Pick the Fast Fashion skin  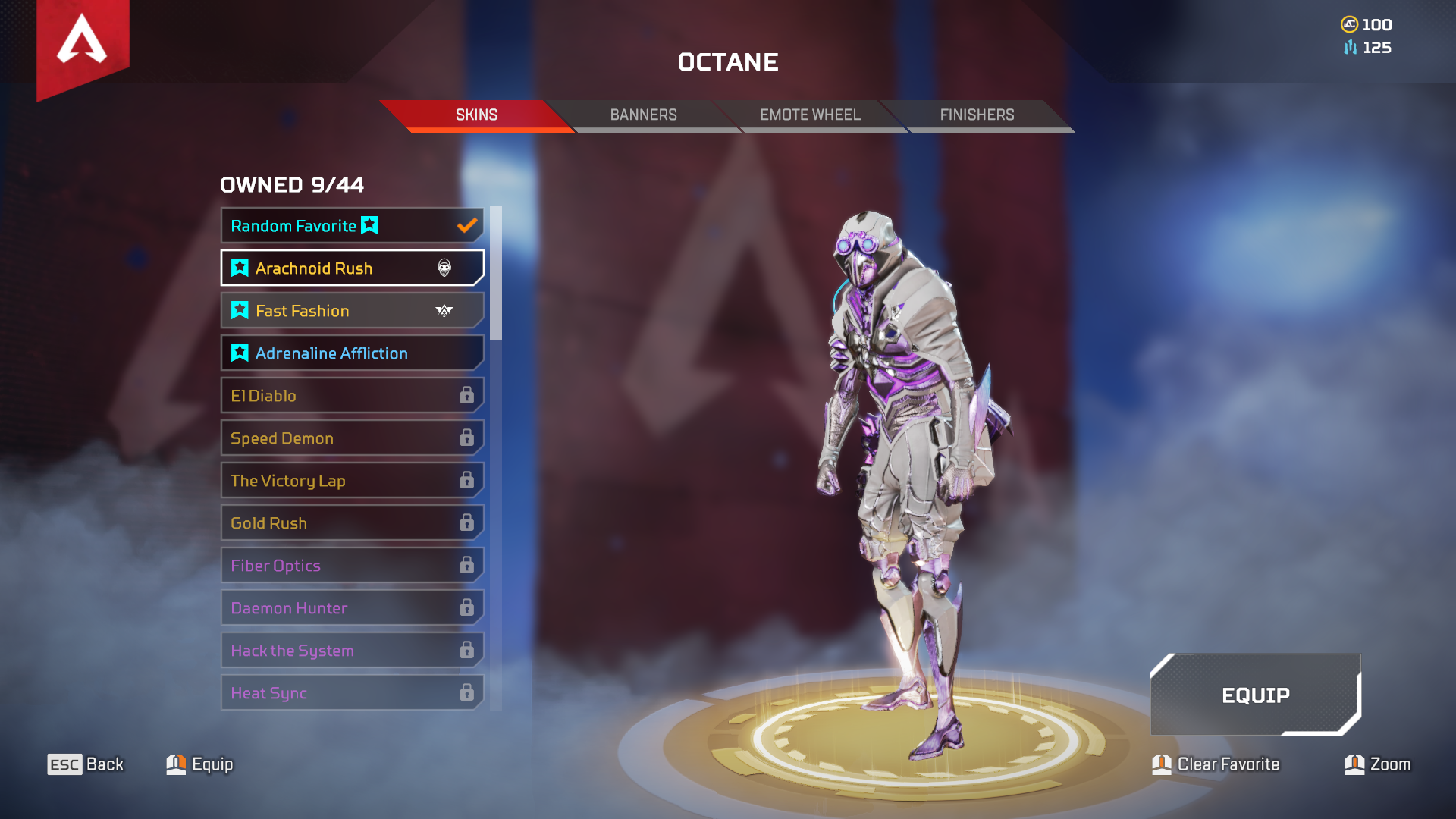pos(352,310)
